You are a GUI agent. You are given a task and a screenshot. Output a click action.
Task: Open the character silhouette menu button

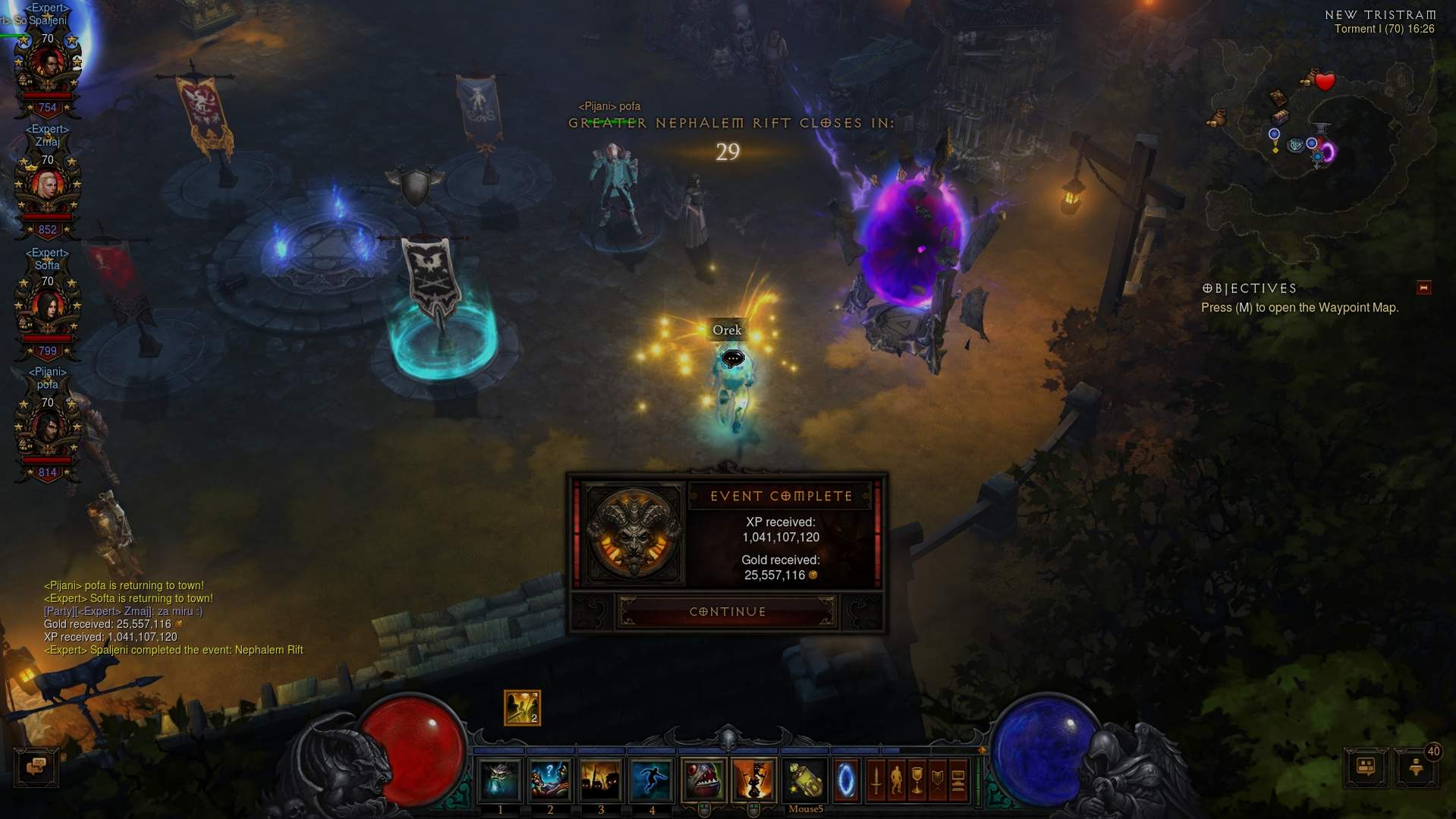896,780
